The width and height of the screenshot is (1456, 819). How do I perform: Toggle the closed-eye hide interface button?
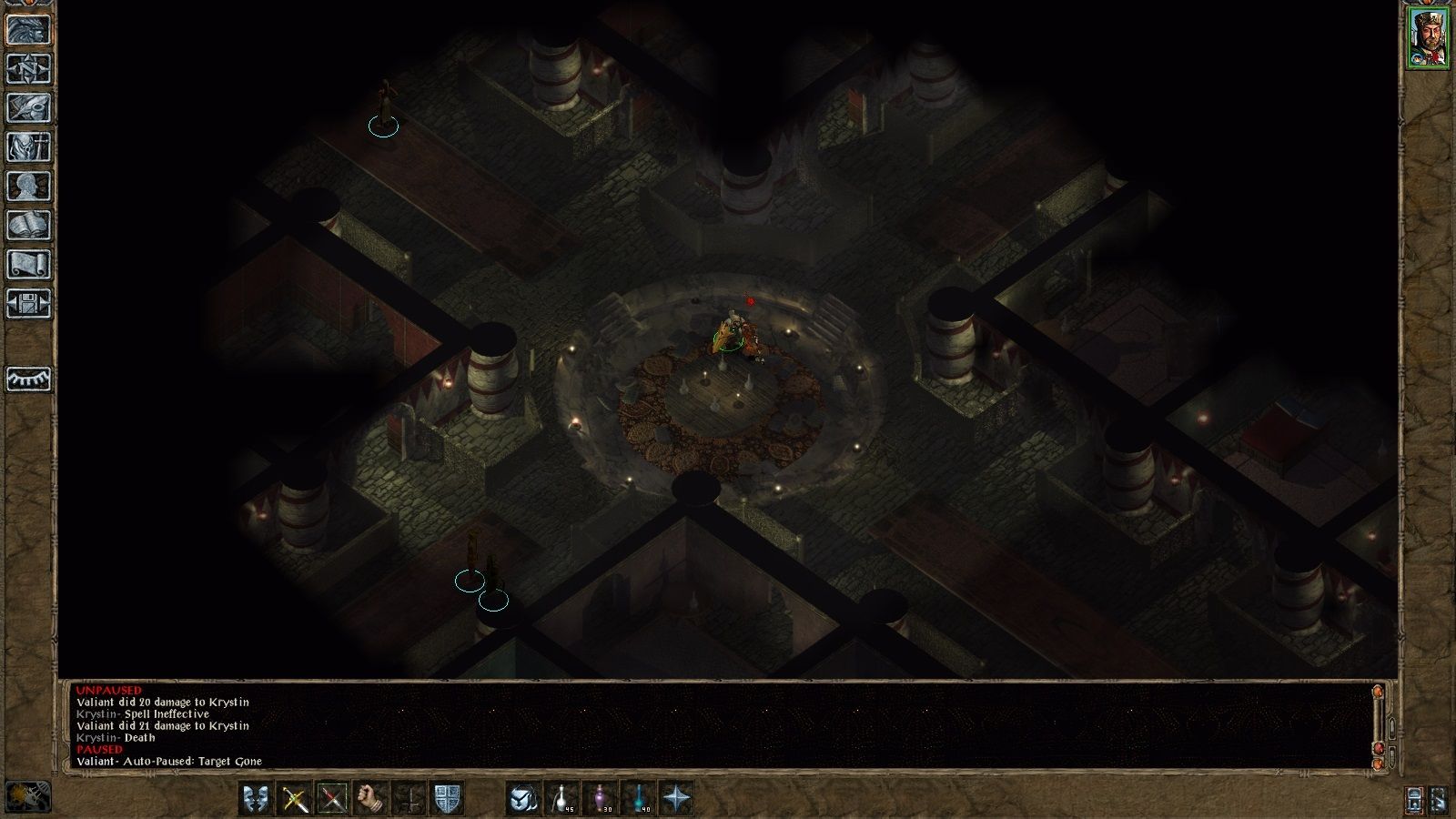tap(28, 379)
